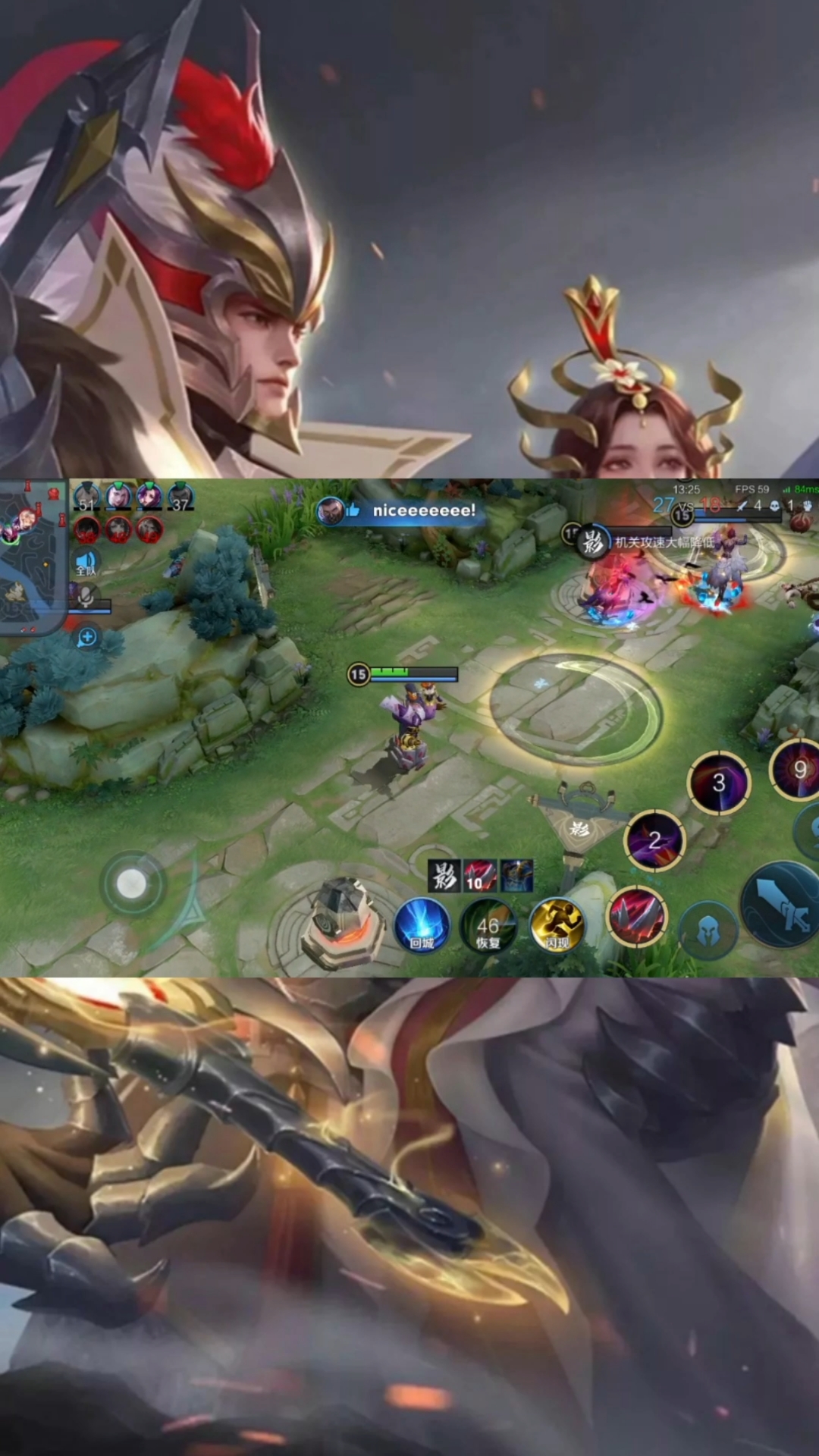Toggle the microphone voice chat button

click(x=86, y=598)
